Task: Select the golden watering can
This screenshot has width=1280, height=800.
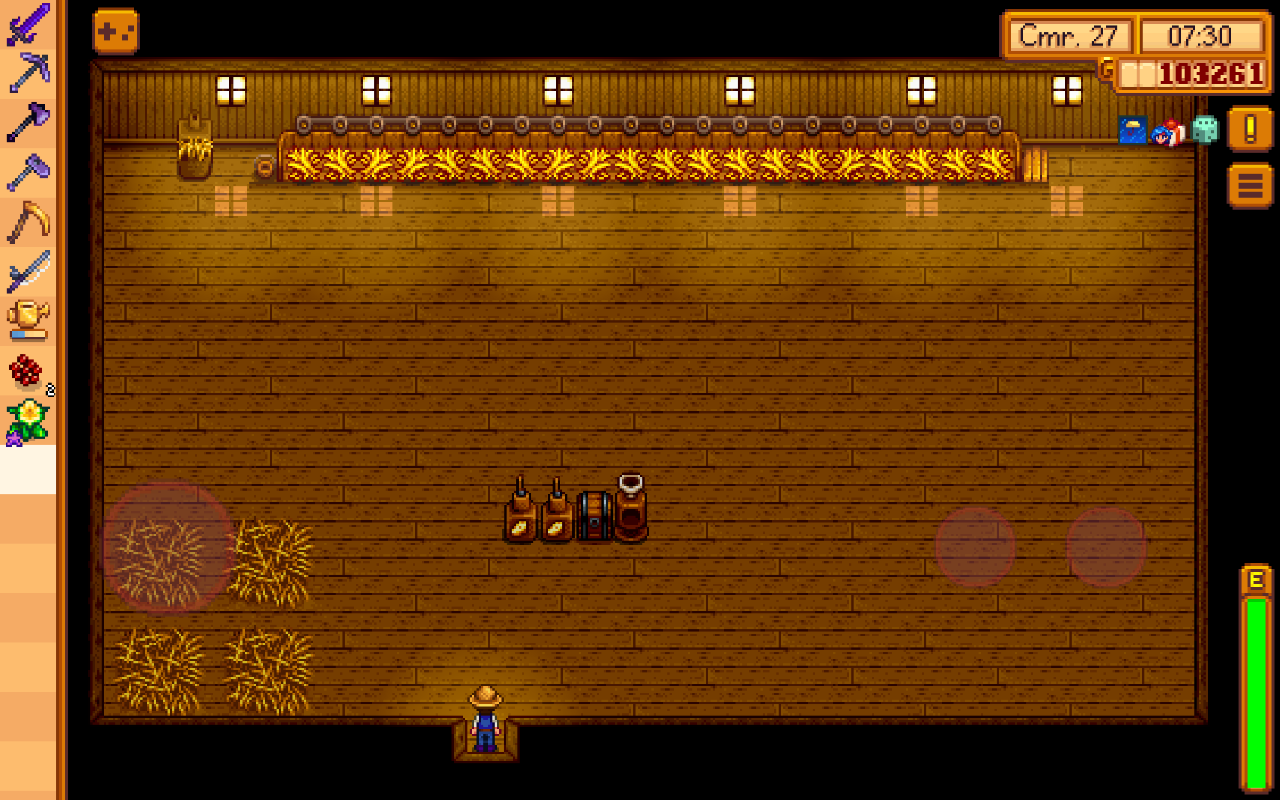Action: pyautogui.click(x=28, y=320)
